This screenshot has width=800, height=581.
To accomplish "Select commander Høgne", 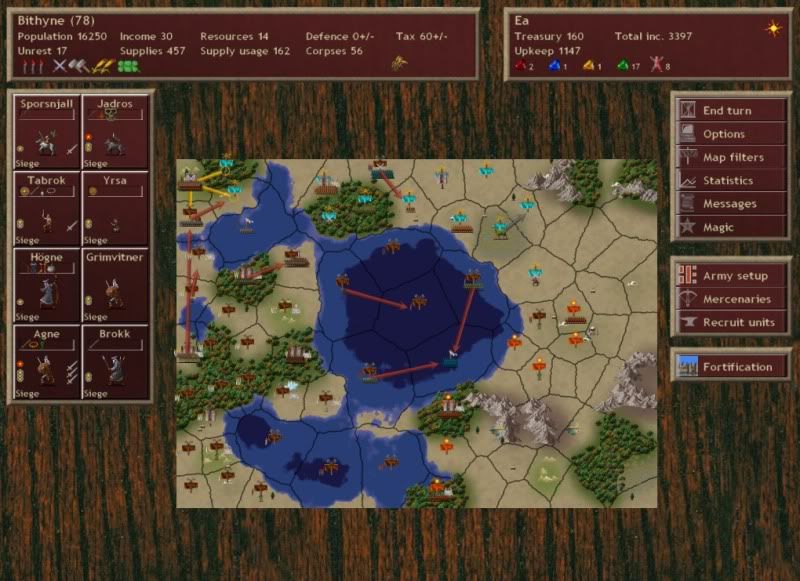I will pyautogui.click(x=46, y=287).
